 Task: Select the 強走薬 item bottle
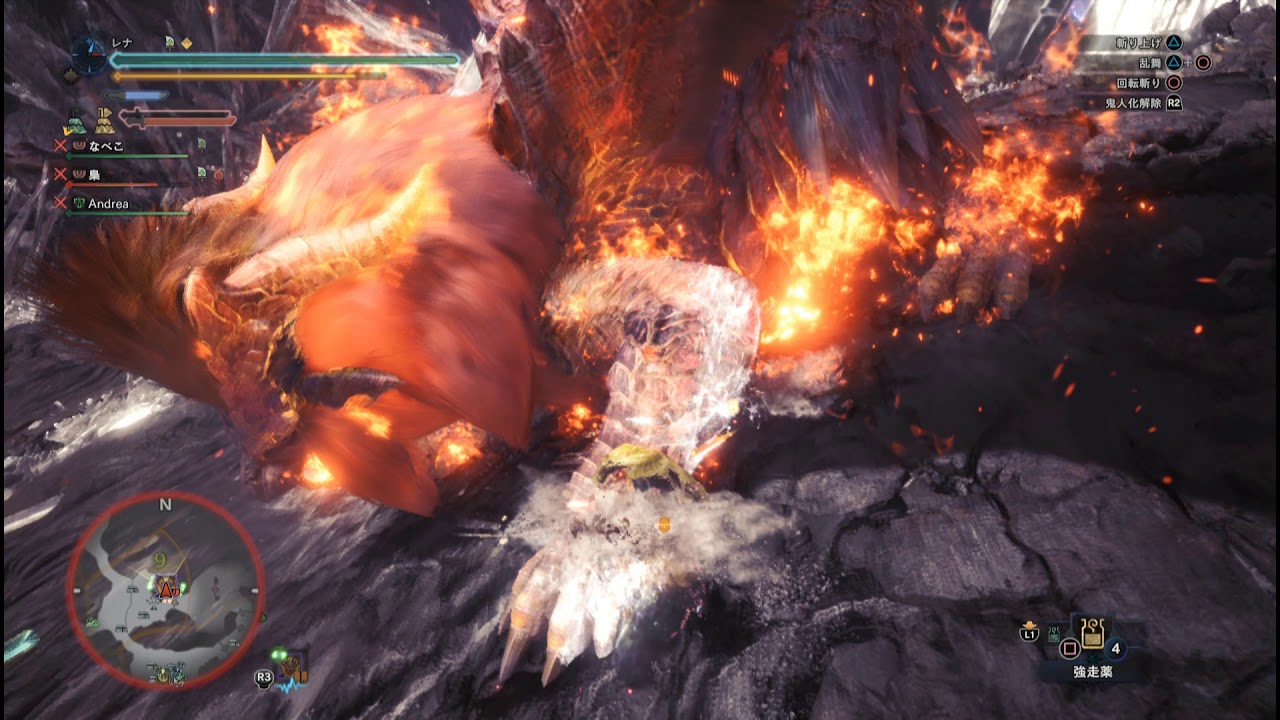click(x=1092, y=634)
